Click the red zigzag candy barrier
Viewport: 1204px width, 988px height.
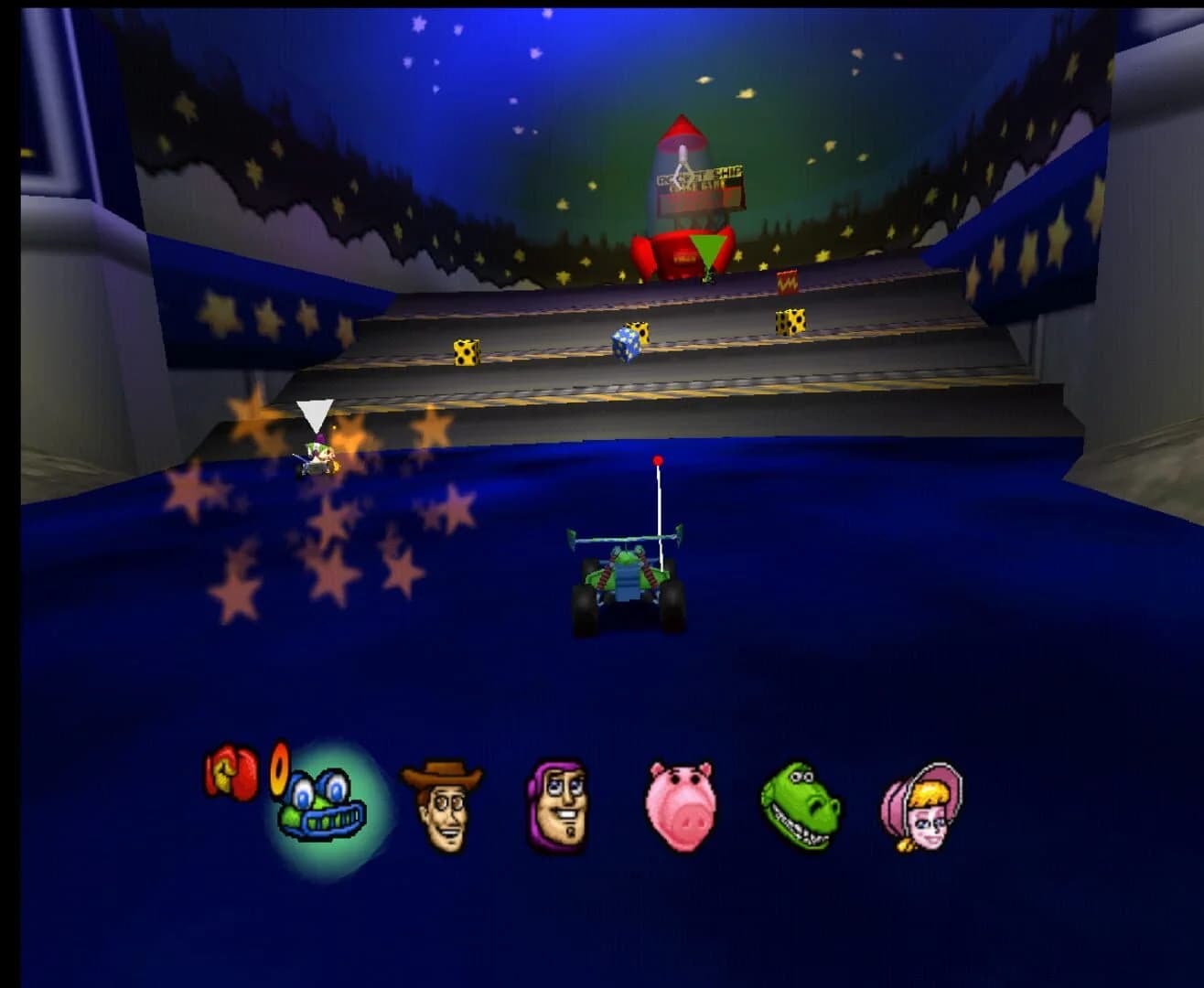pyautogui.click(x=789, y=282)
